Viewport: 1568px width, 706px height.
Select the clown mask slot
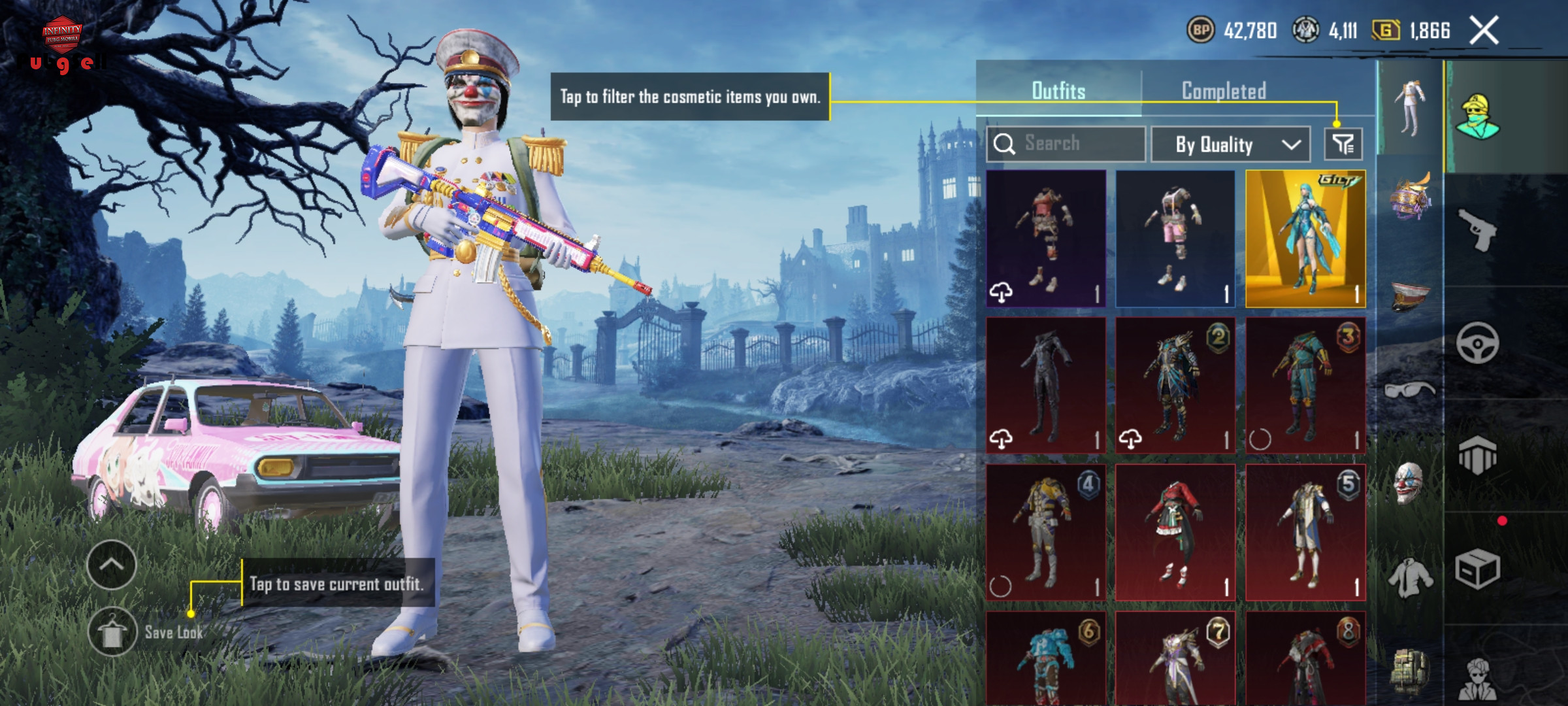coord(1409,484)
